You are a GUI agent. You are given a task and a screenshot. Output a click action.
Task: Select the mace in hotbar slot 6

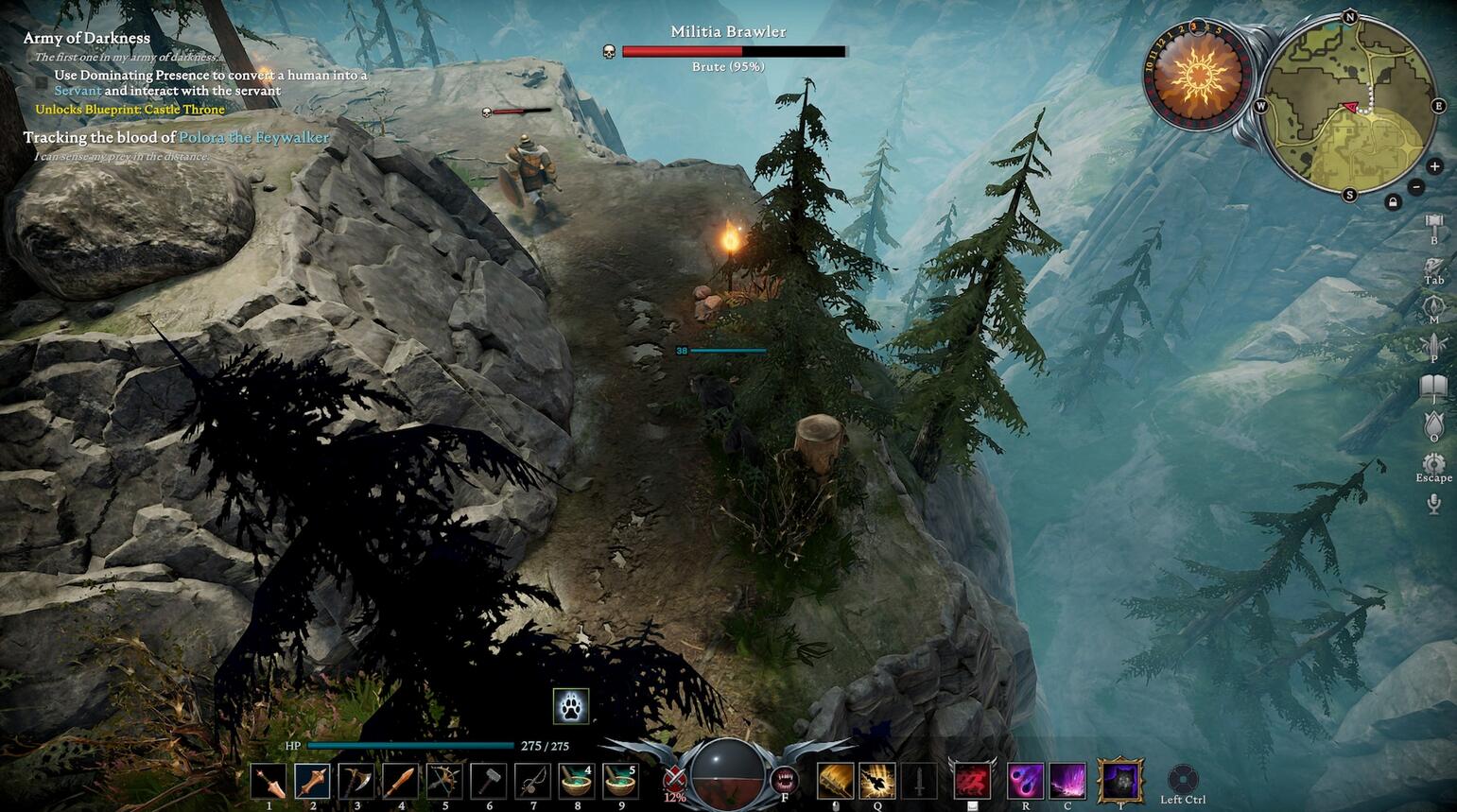(488, 782)
